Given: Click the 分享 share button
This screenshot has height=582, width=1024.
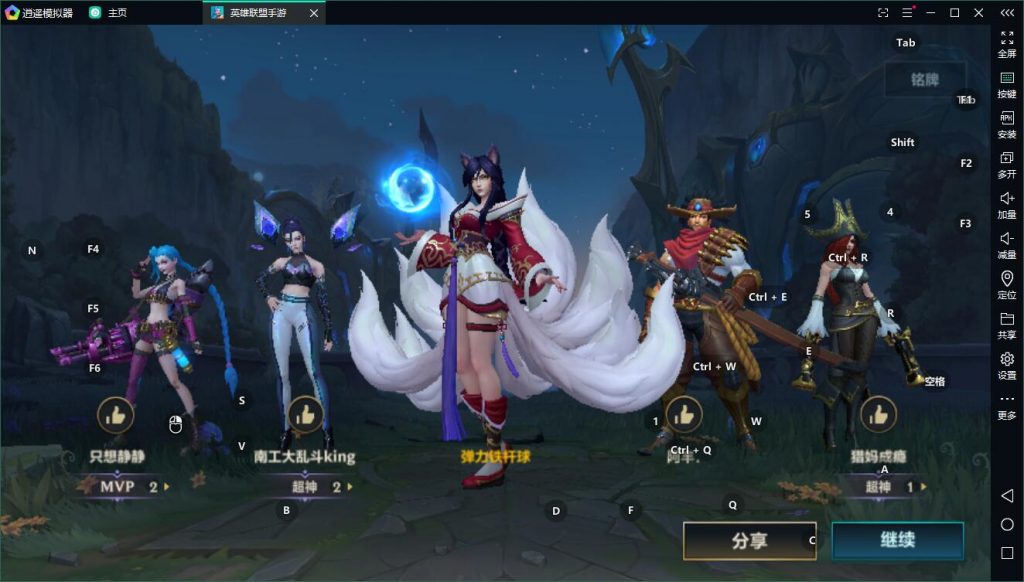Looking at the screenshot, I should click(x=749, y=541).
